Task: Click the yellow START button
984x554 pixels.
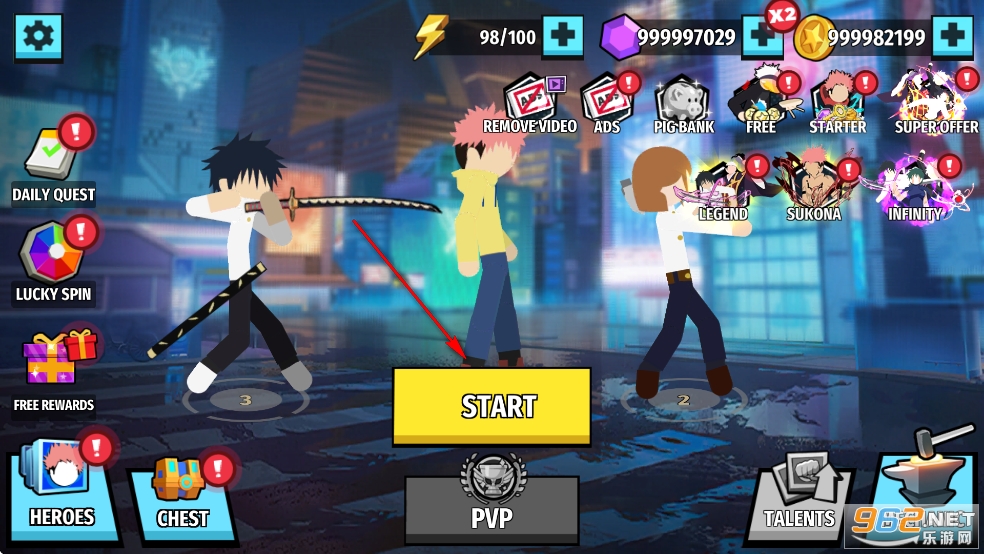Action: click(x=492, y=405)
